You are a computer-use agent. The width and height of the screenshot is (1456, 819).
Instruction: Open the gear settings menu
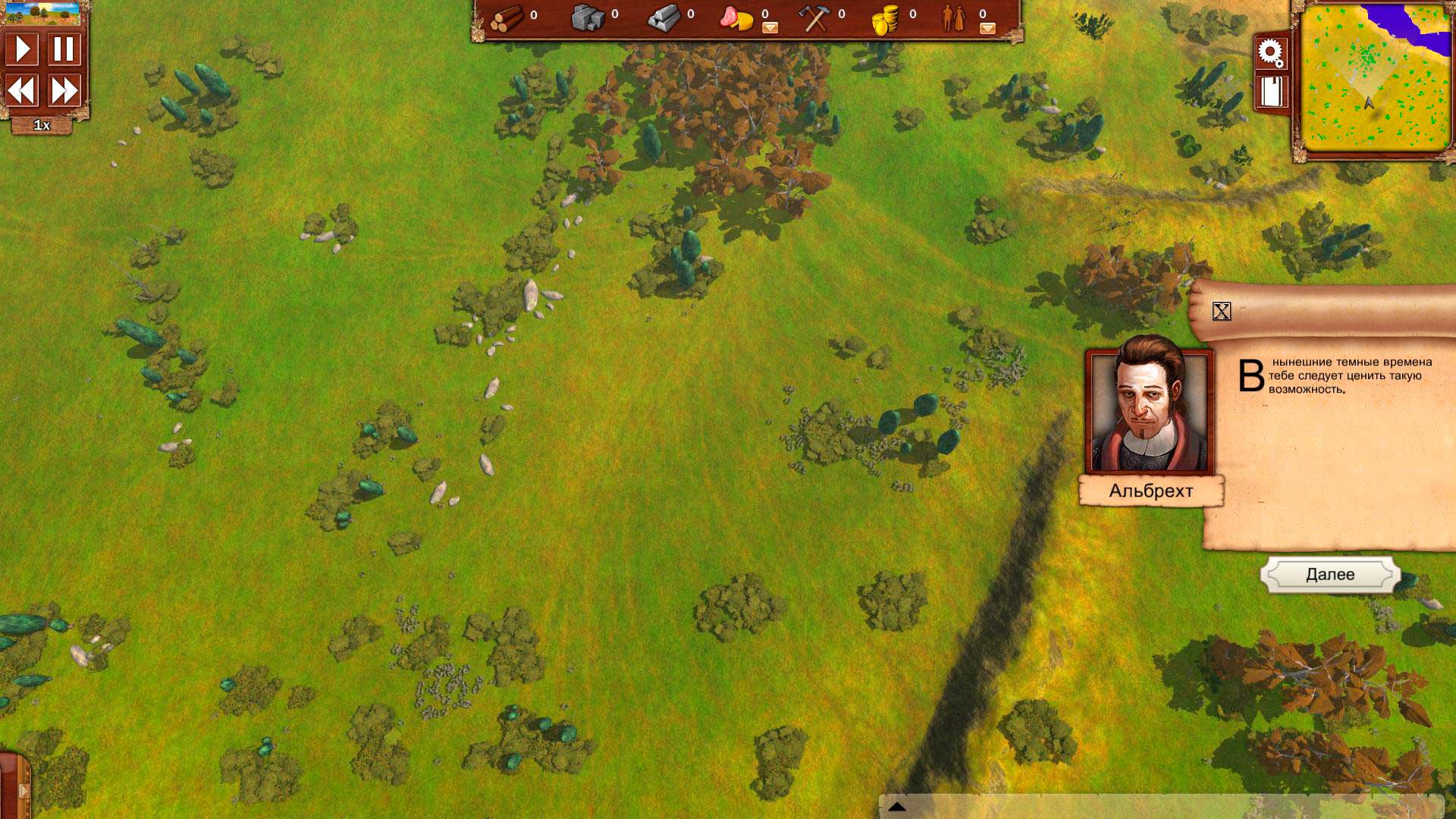coord(1270,53)
